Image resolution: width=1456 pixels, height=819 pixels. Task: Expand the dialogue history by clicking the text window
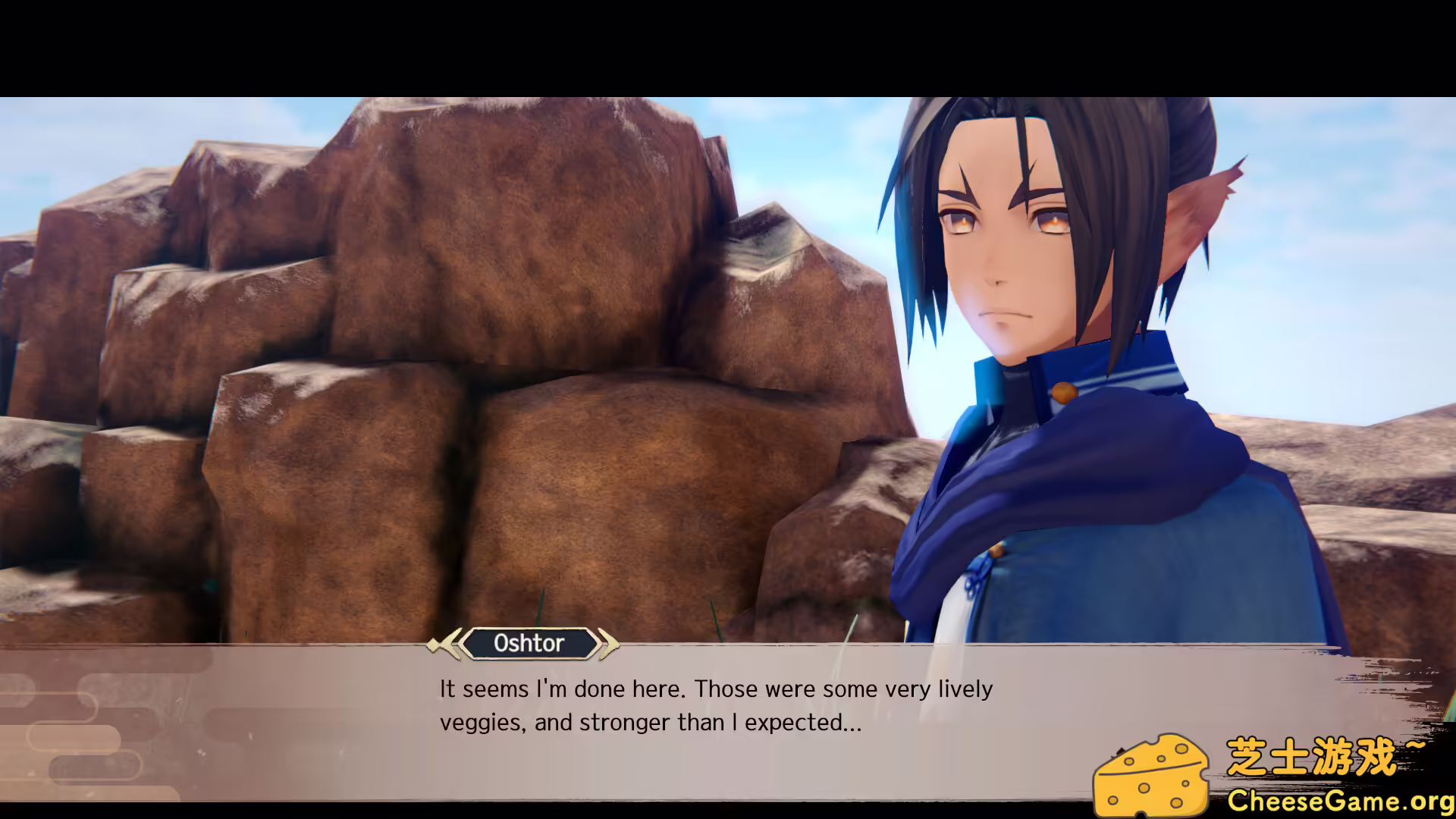coord(728,705)
